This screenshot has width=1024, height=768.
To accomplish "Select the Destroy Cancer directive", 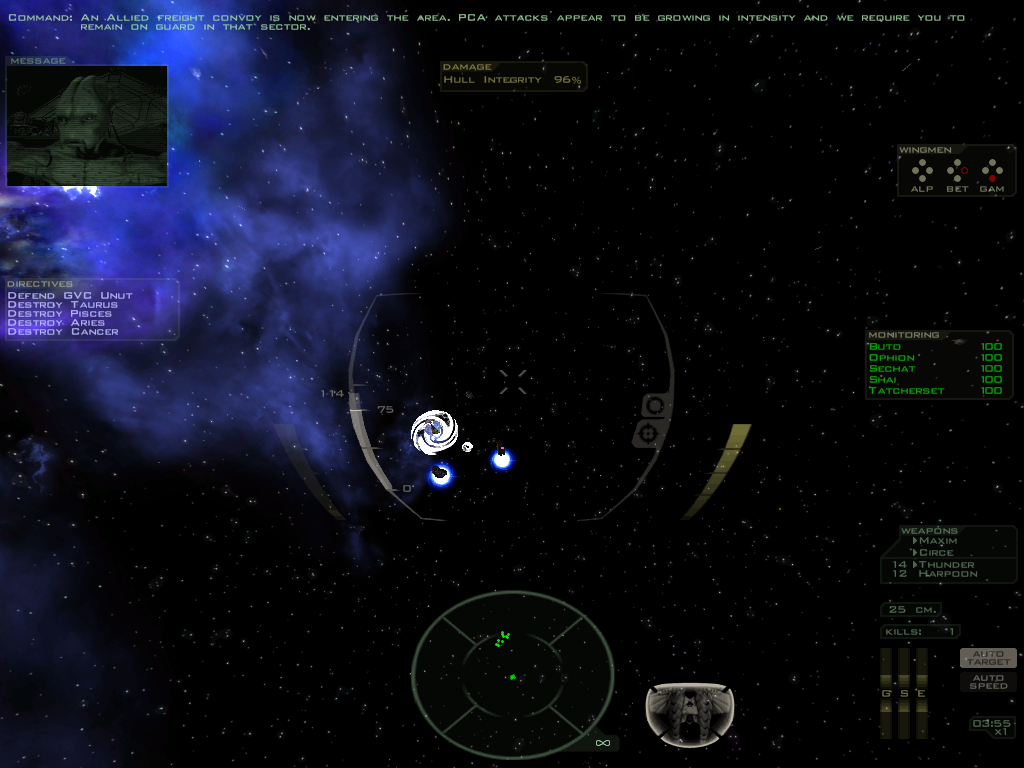I will click(x=63, y=332).
